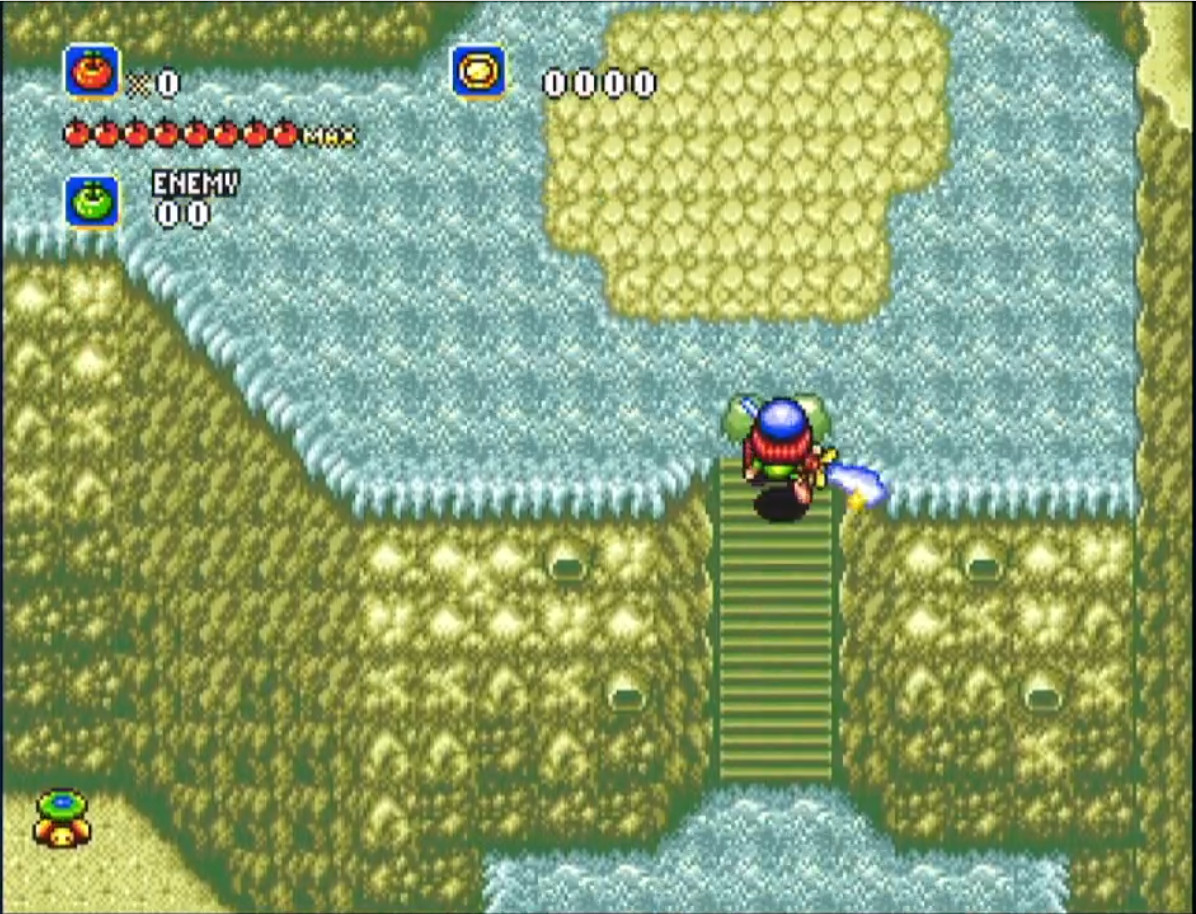Click the red tomato lives icon
Image resolution: width=1196 pixels, height=914 pixels.
click(92, 72)
